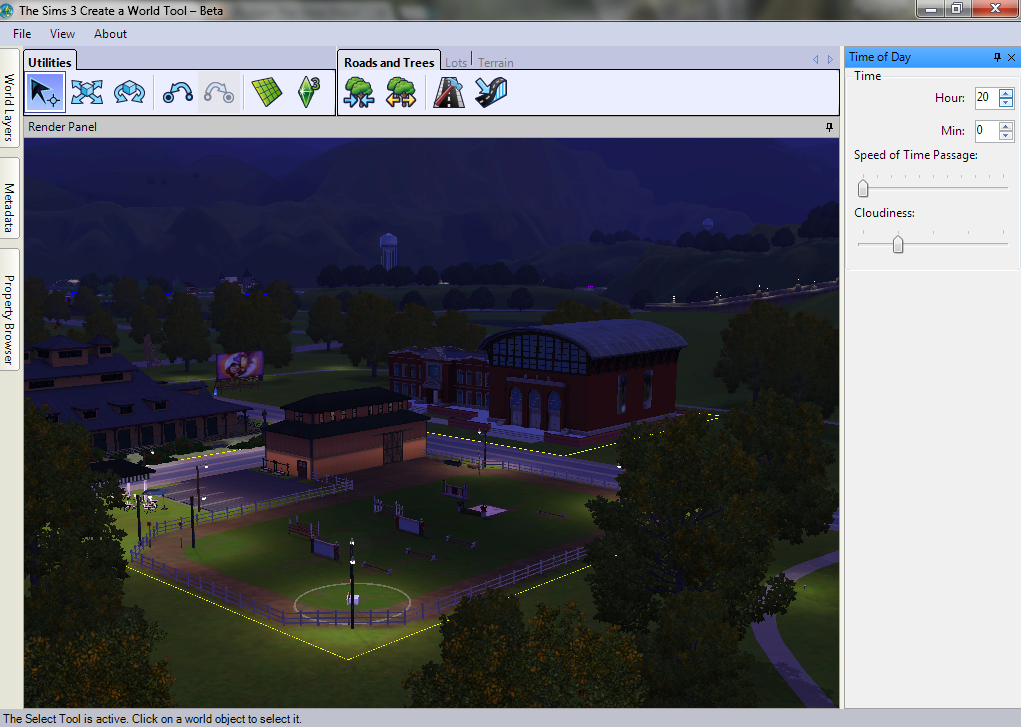Screen dimensions: 1021x727
Task: Open the View menu
Action: point(62,34)
